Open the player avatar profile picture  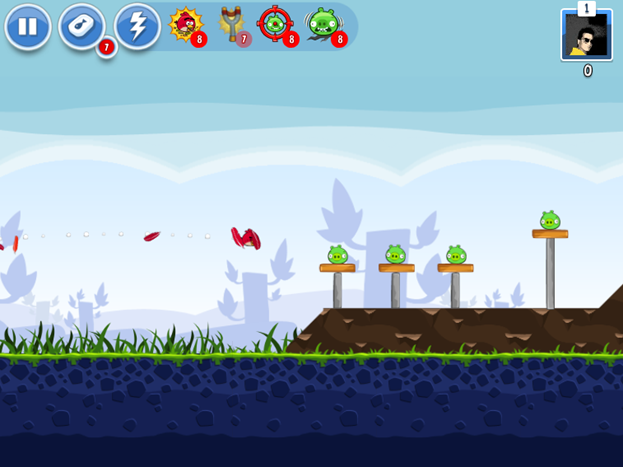(586, 36)
